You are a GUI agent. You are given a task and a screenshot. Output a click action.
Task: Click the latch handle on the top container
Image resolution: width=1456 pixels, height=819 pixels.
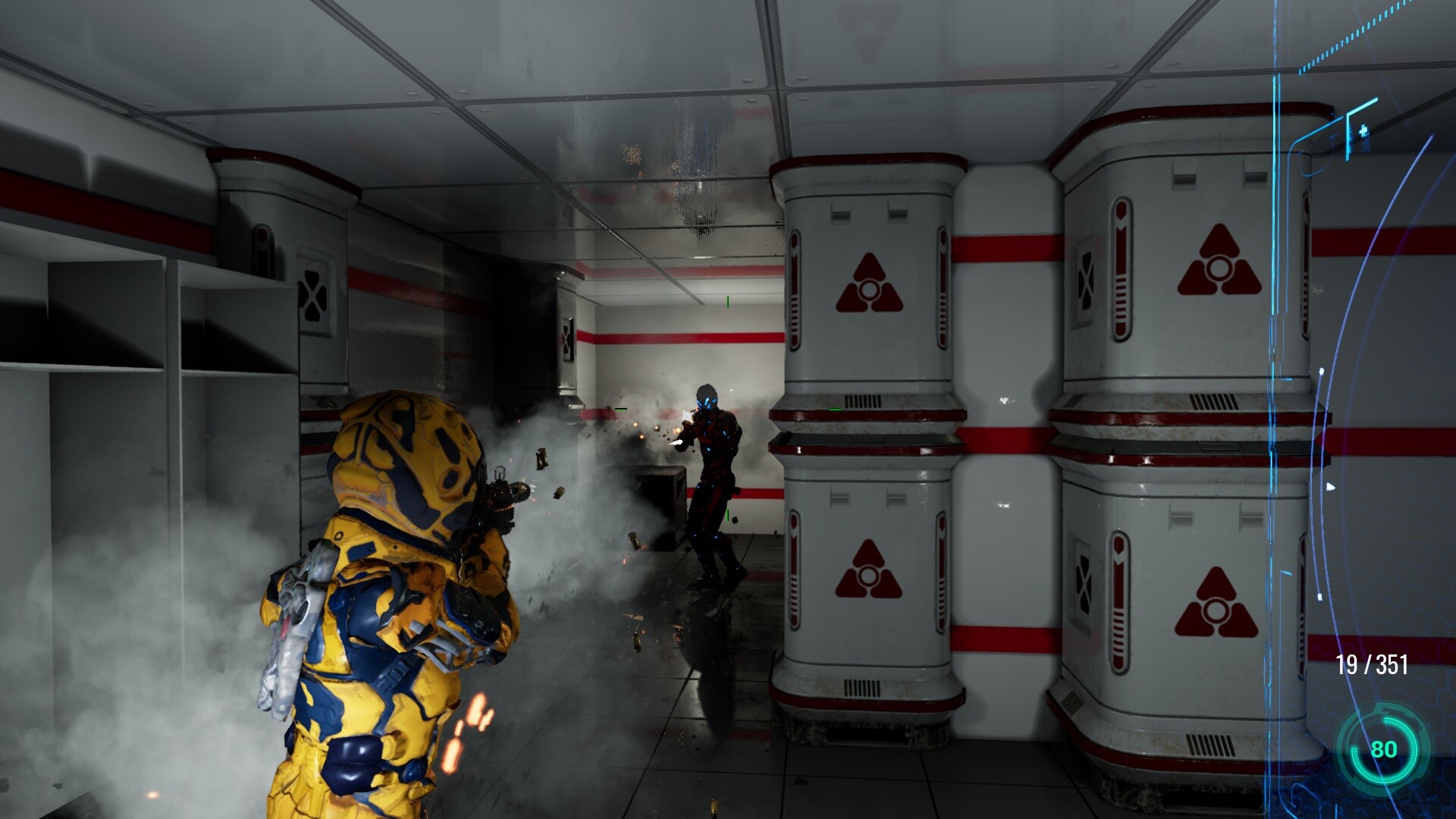[839, 210]
